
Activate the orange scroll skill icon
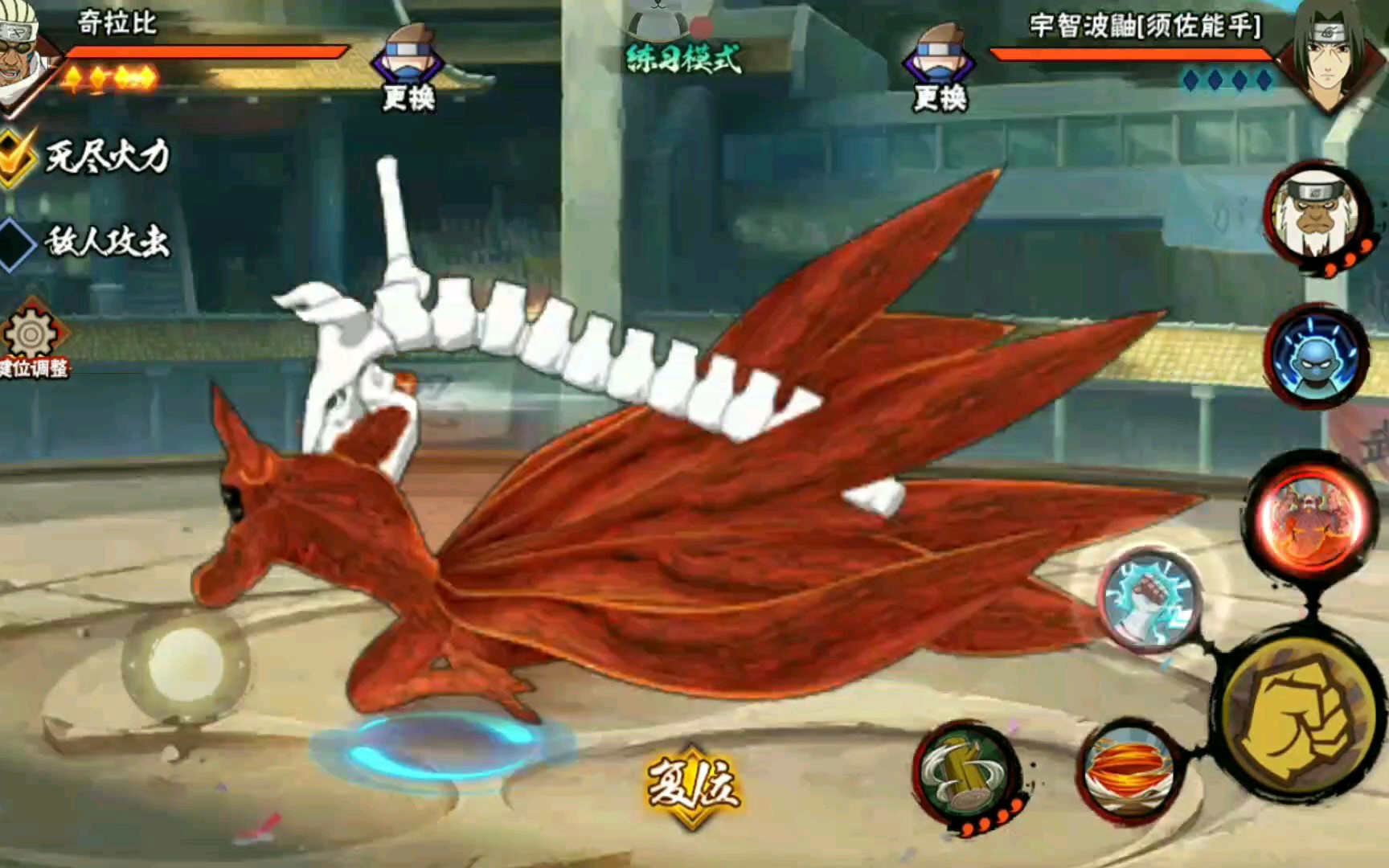(1129, 770)
